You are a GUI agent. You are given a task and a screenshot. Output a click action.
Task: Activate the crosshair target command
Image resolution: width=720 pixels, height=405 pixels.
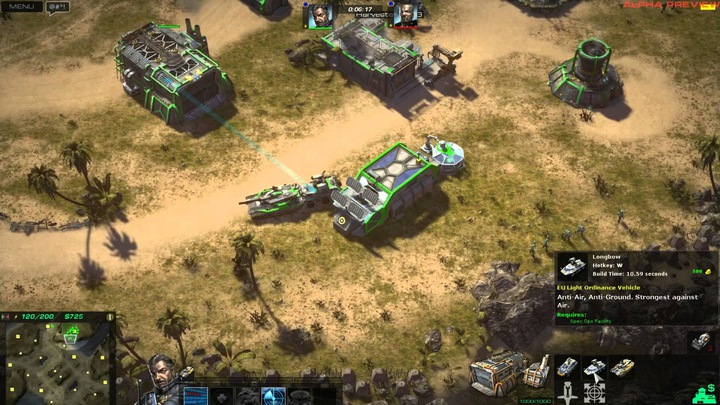pyautogui.click(x=595, y=393)
